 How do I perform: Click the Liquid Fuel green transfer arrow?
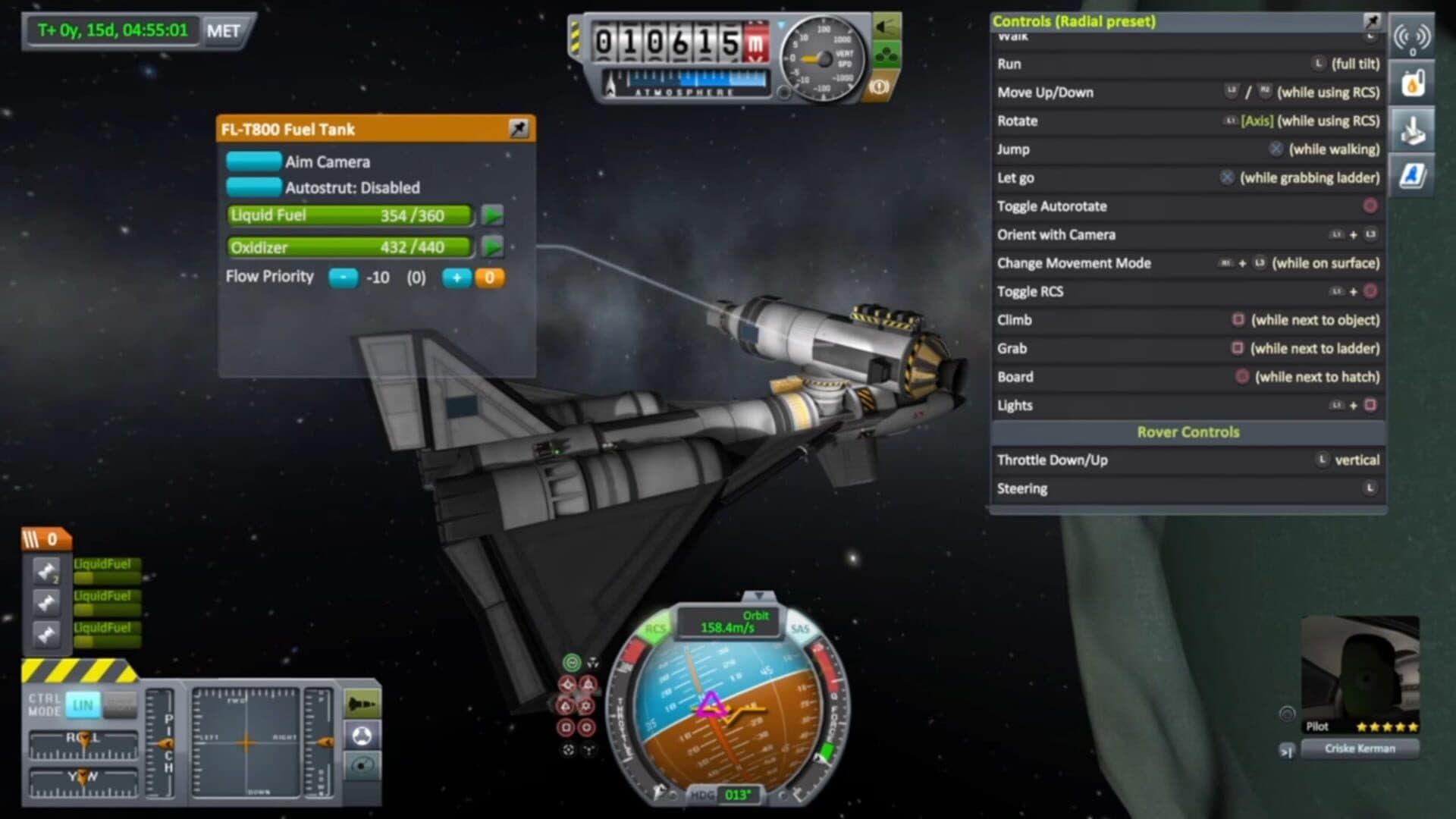pos(492,215)
